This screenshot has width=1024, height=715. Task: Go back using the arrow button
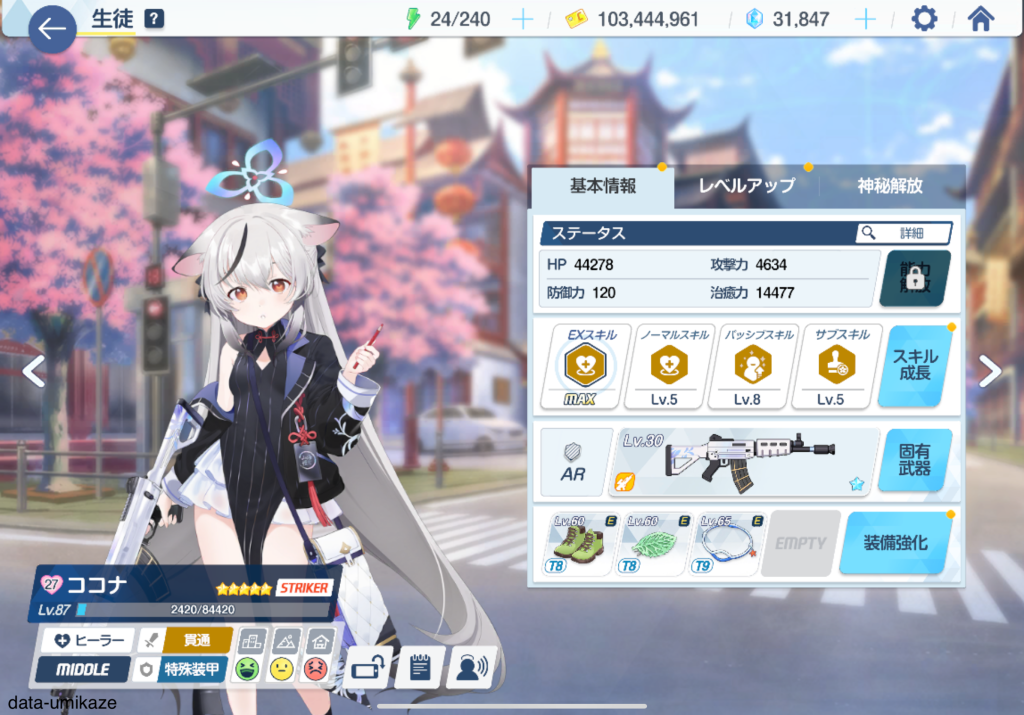click(x=52, y=29)
